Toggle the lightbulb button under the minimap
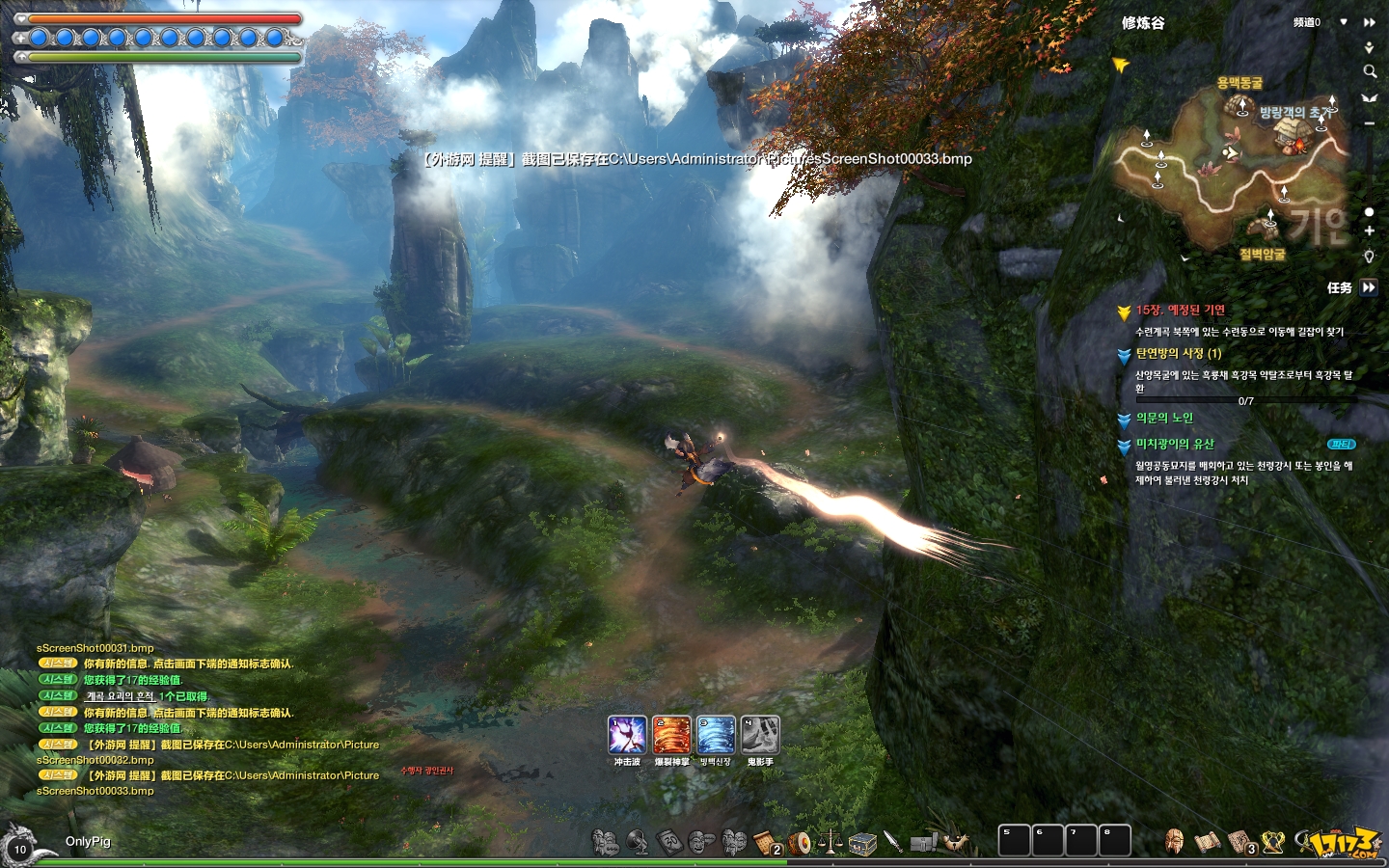Image resolution: width=1389 pixels, height=868 pixels. coord(1369,256)
